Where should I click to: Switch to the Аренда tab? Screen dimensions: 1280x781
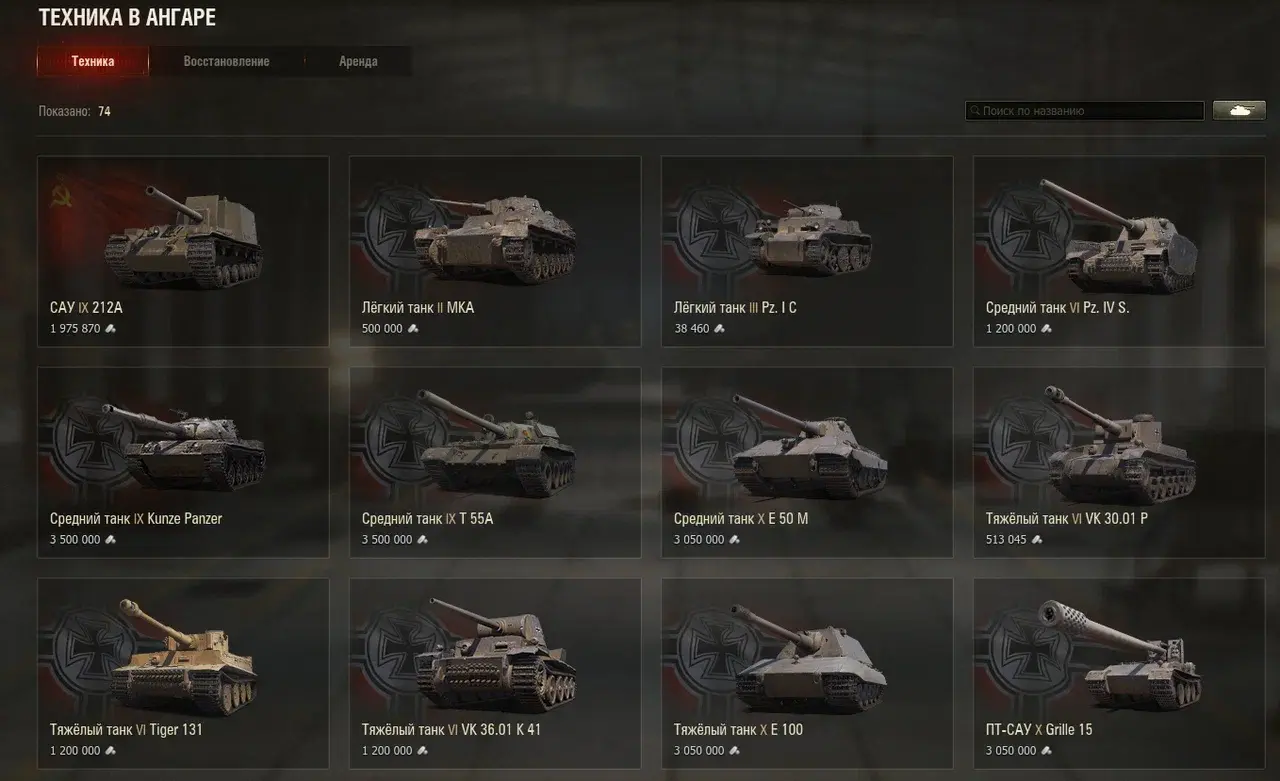pyautogui.click(x=358, y=62)
